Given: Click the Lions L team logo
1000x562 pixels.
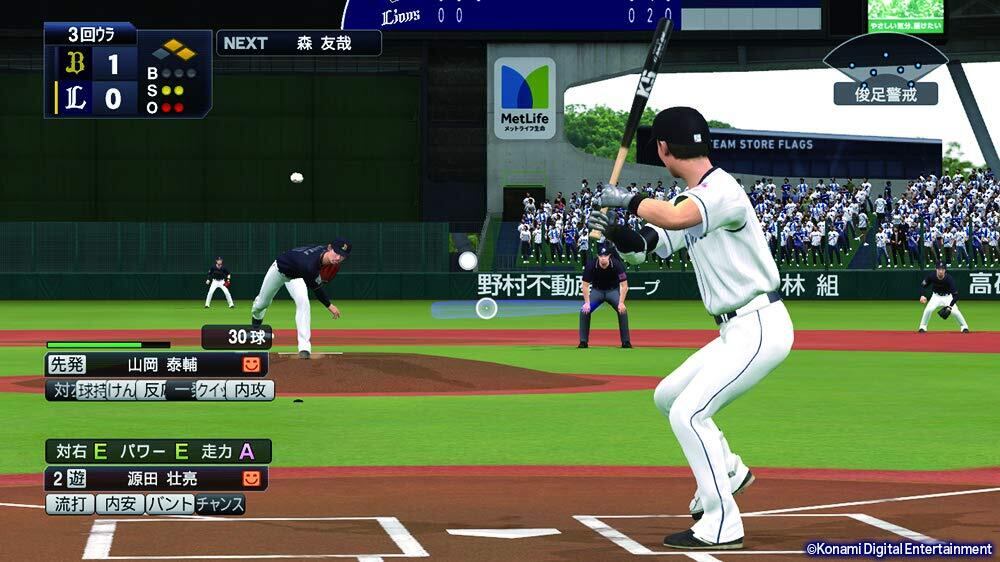Looking at the screenshot, I should tap(74, 98).
